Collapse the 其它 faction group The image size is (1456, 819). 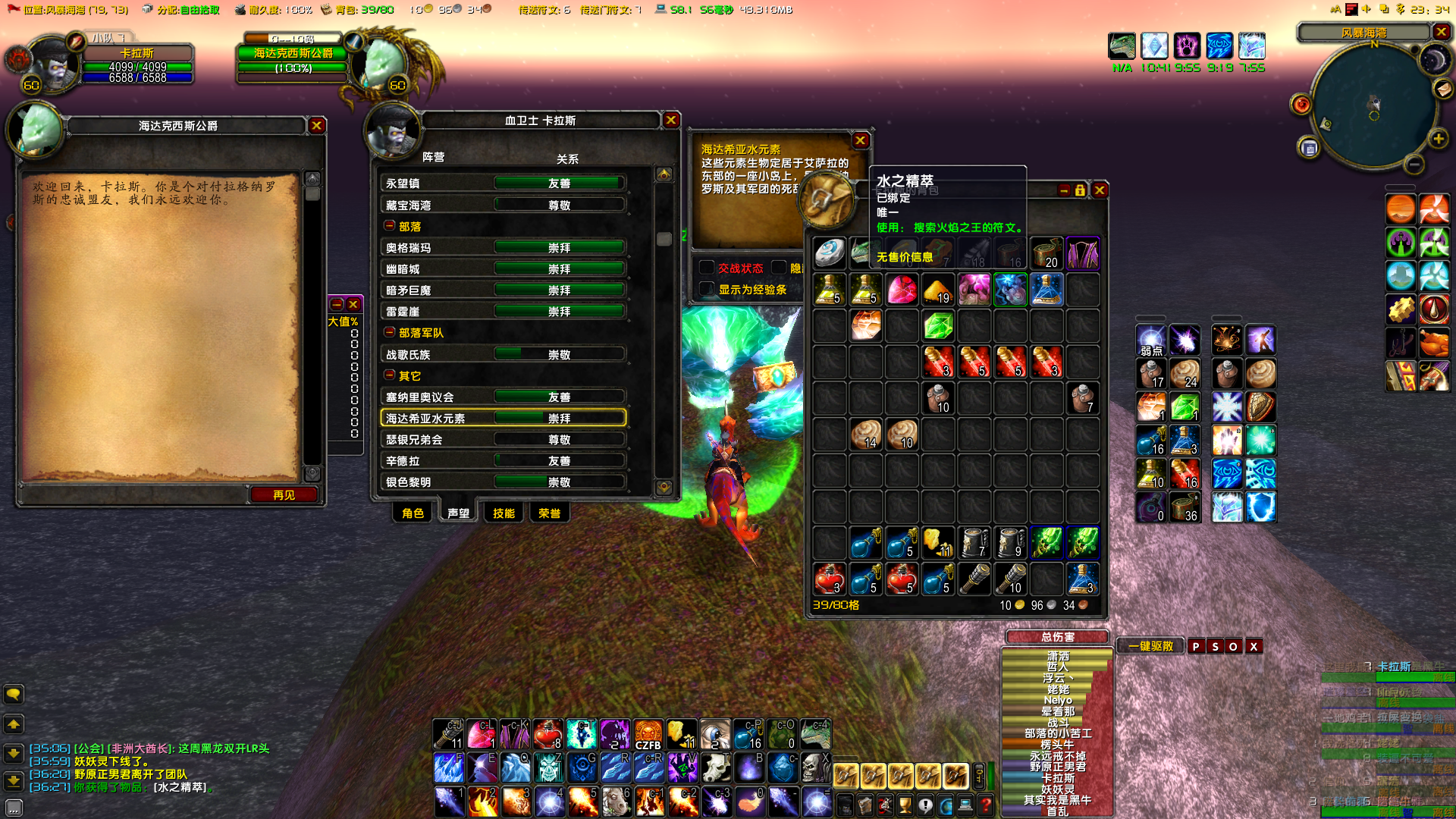389,375
